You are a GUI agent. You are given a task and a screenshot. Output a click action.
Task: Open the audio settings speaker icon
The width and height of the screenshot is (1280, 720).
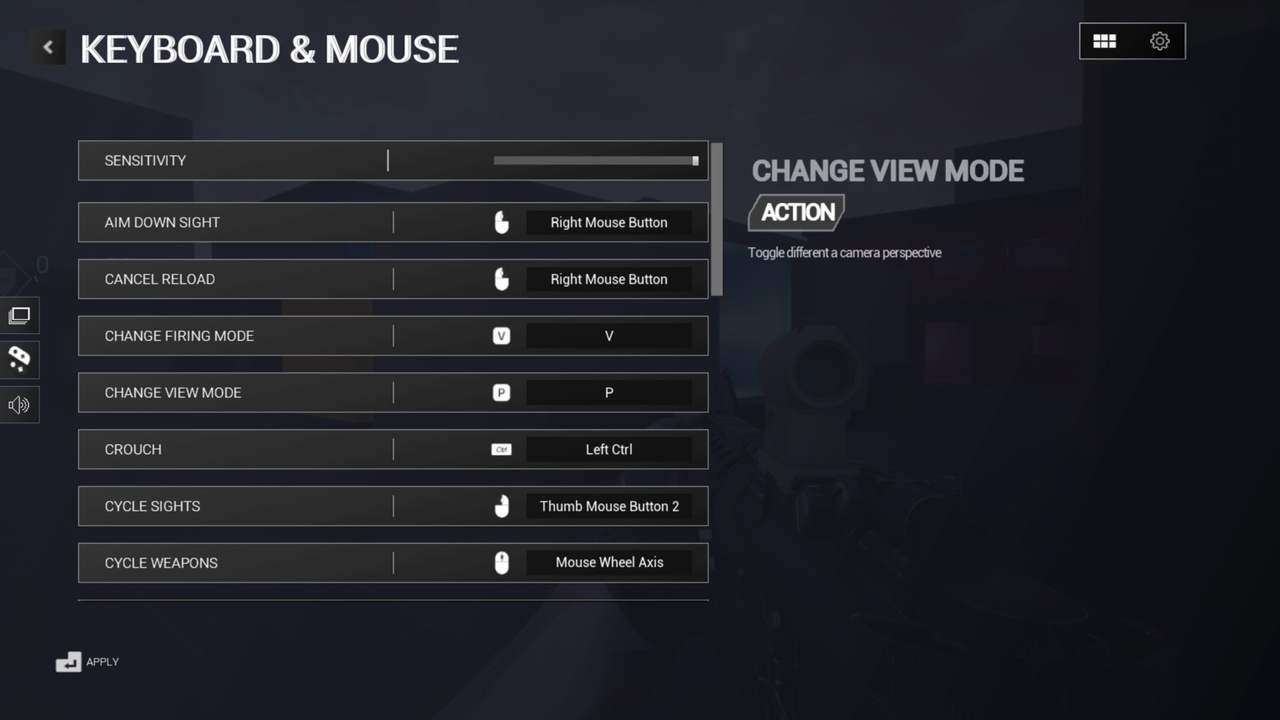pyautogui.click(x=20, y=405)
